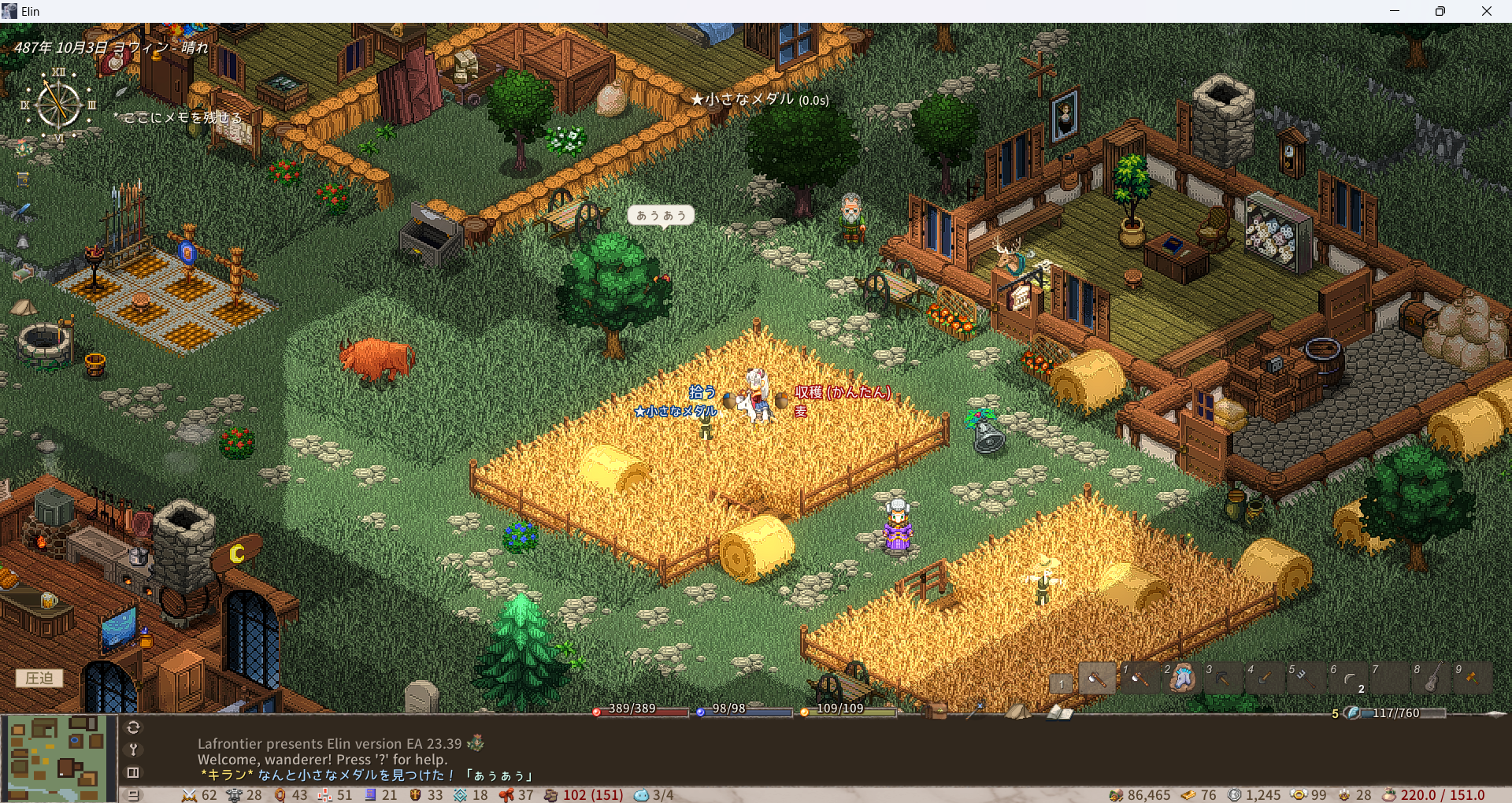The image size is (1512, 803).
Task: Choose the horse head item in hotbar slot 2
Action: (1180, 678)
